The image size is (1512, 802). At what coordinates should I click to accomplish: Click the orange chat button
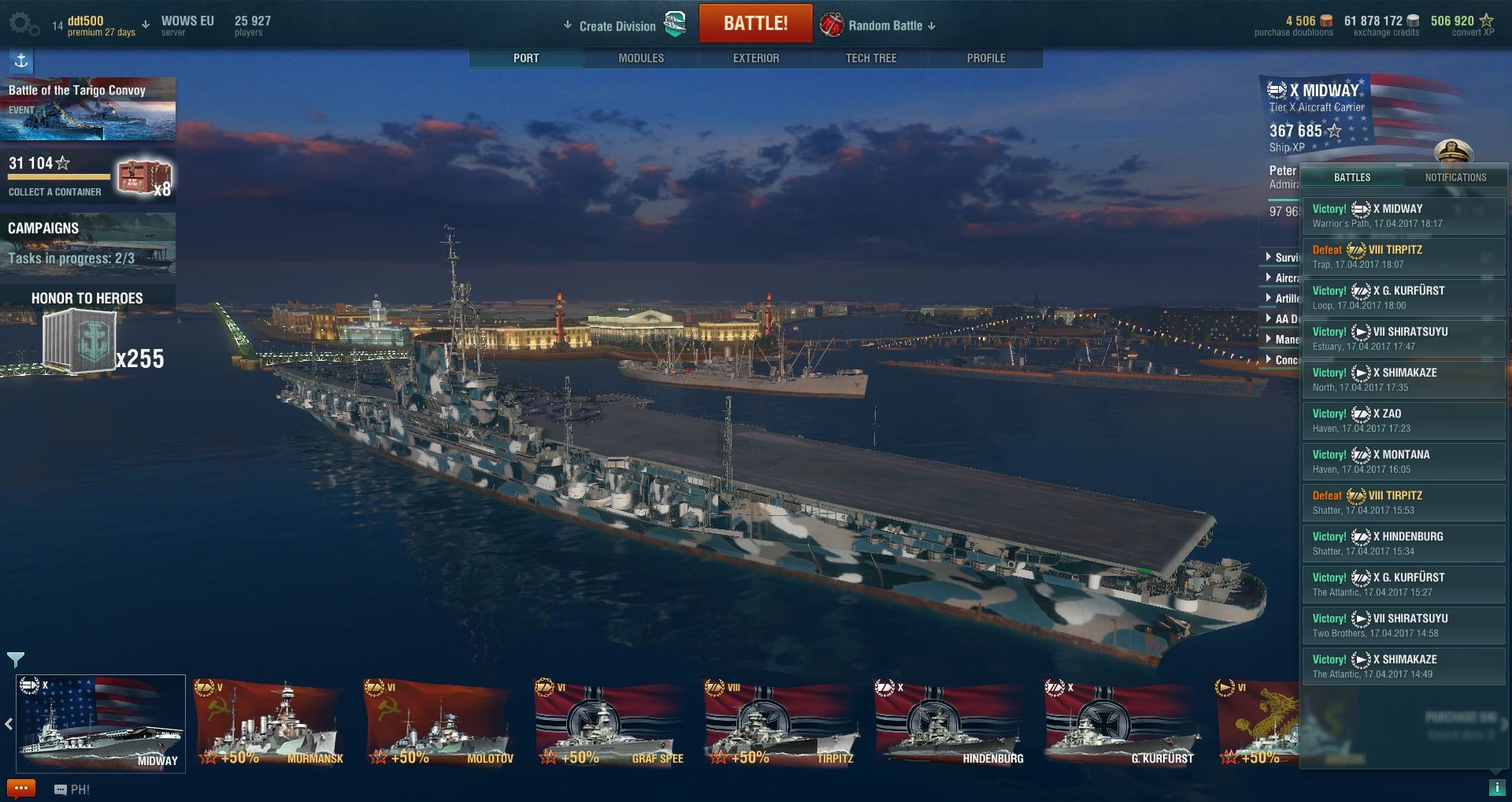[x=21, y=789]
